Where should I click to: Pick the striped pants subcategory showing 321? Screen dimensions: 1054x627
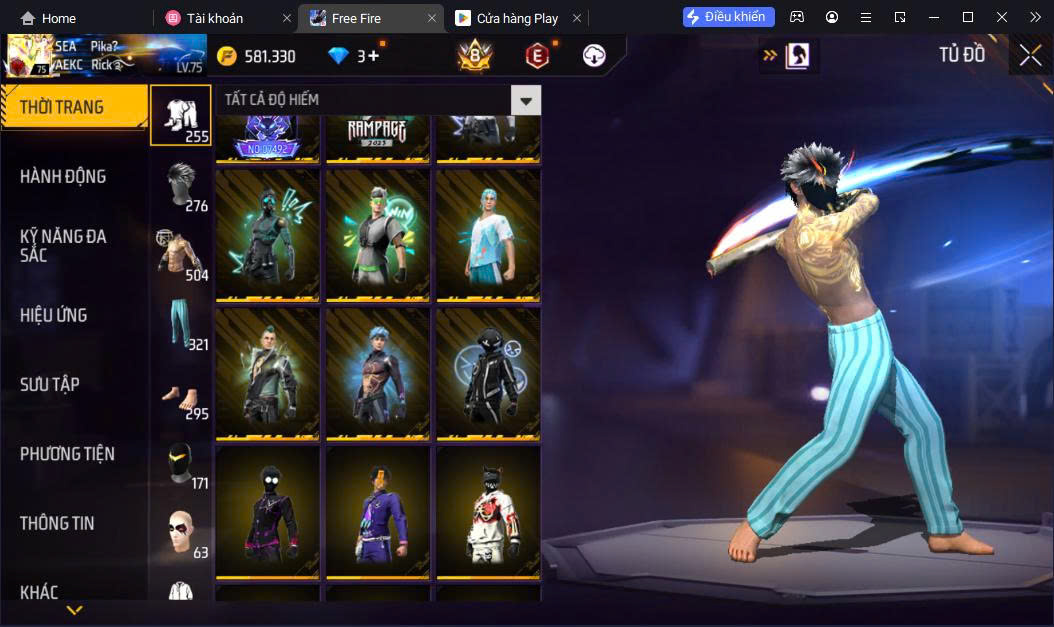(181, 325)
